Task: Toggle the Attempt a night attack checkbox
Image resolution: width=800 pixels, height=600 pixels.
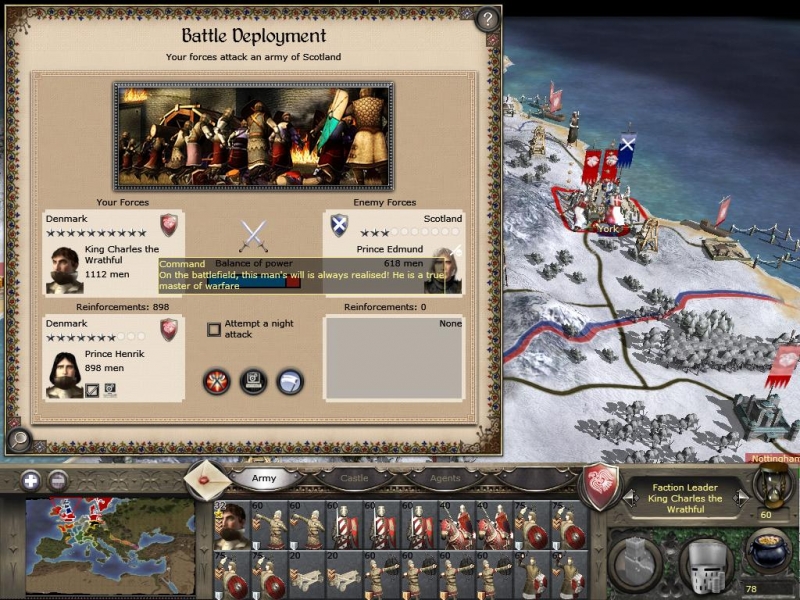Action: tap(213, 329)
